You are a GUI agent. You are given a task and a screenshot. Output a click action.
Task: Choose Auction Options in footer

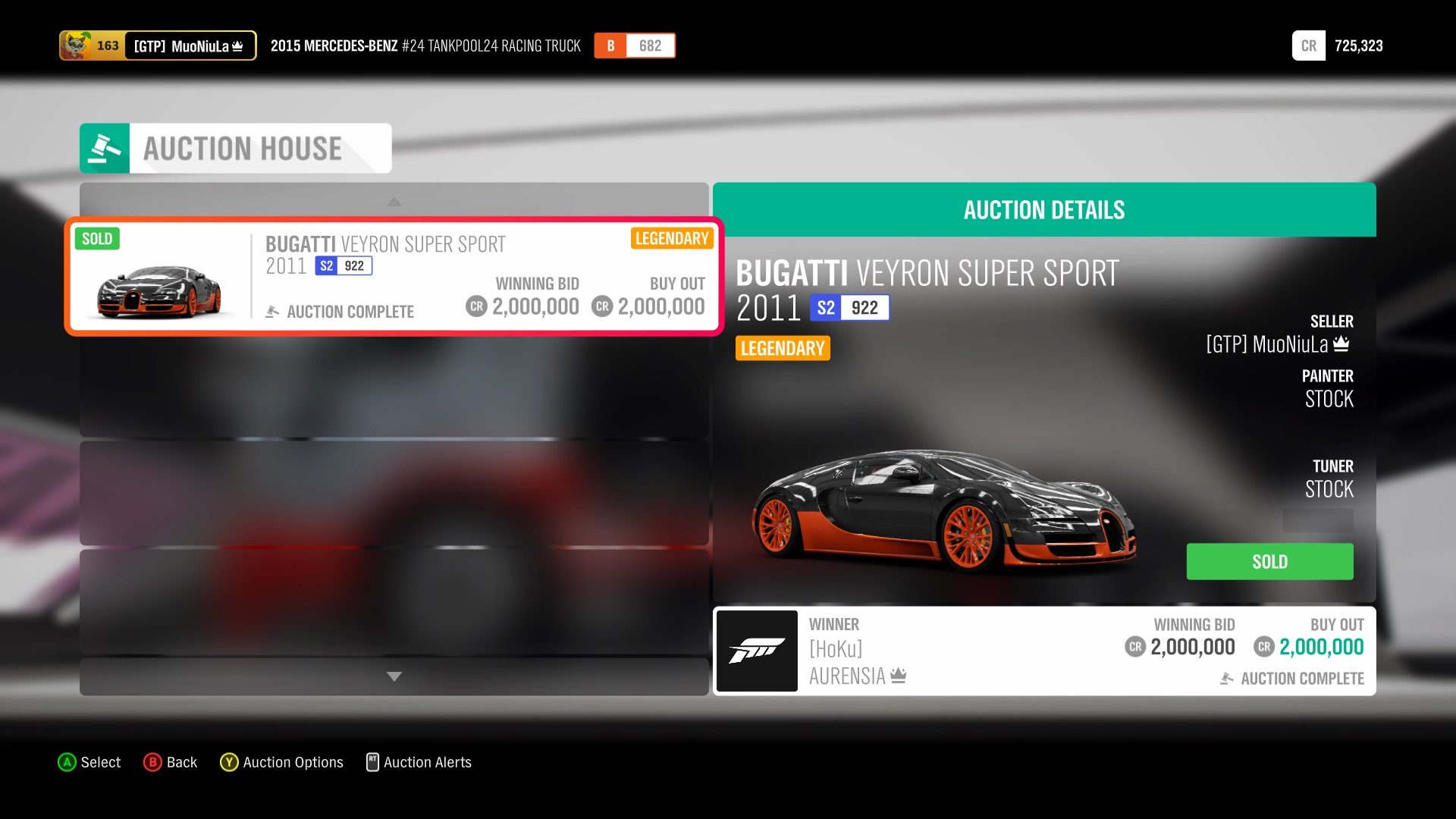point(281,762)
